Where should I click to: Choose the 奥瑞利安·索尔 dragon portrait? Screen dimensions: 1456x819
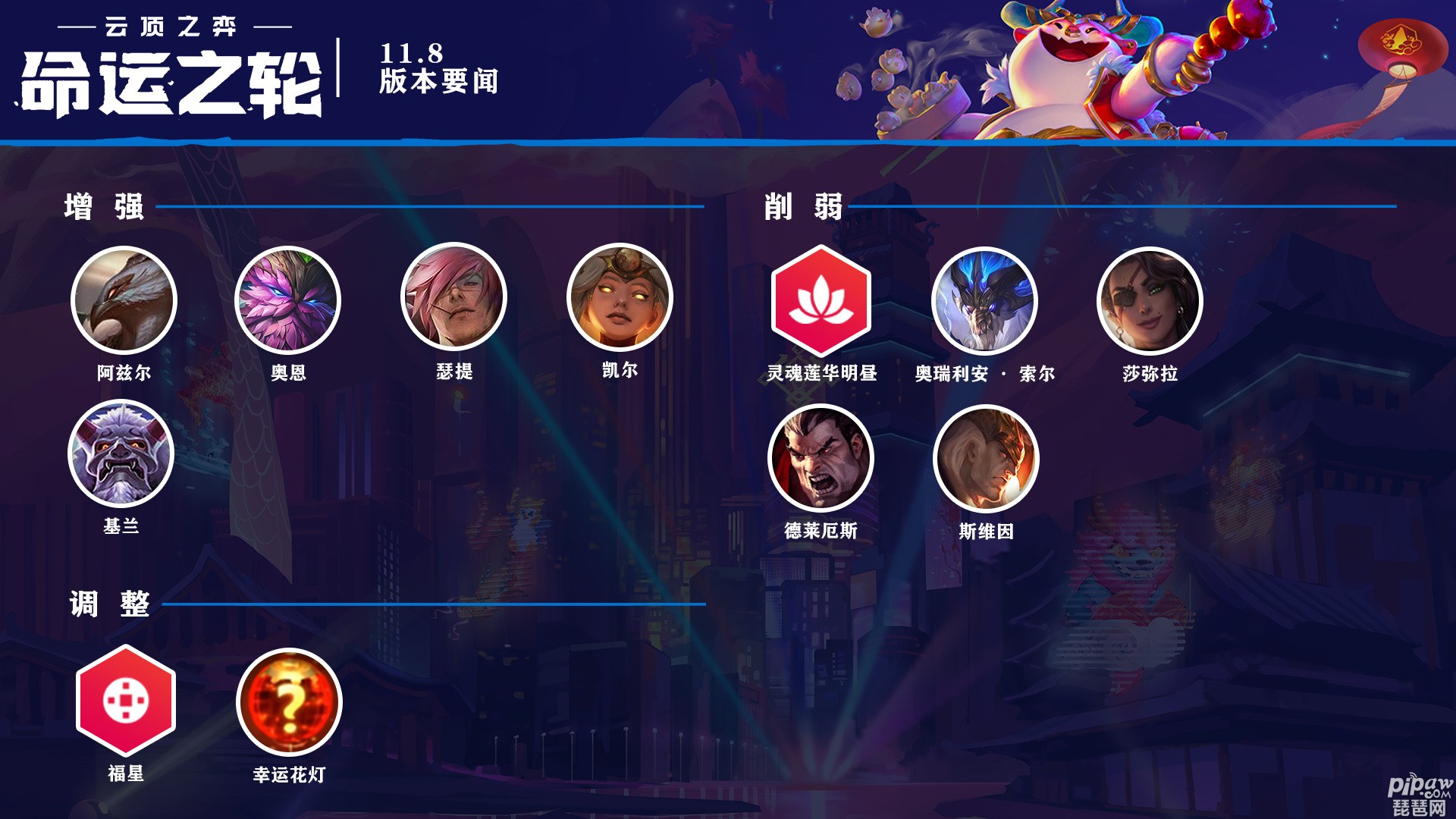coord(984,301)
